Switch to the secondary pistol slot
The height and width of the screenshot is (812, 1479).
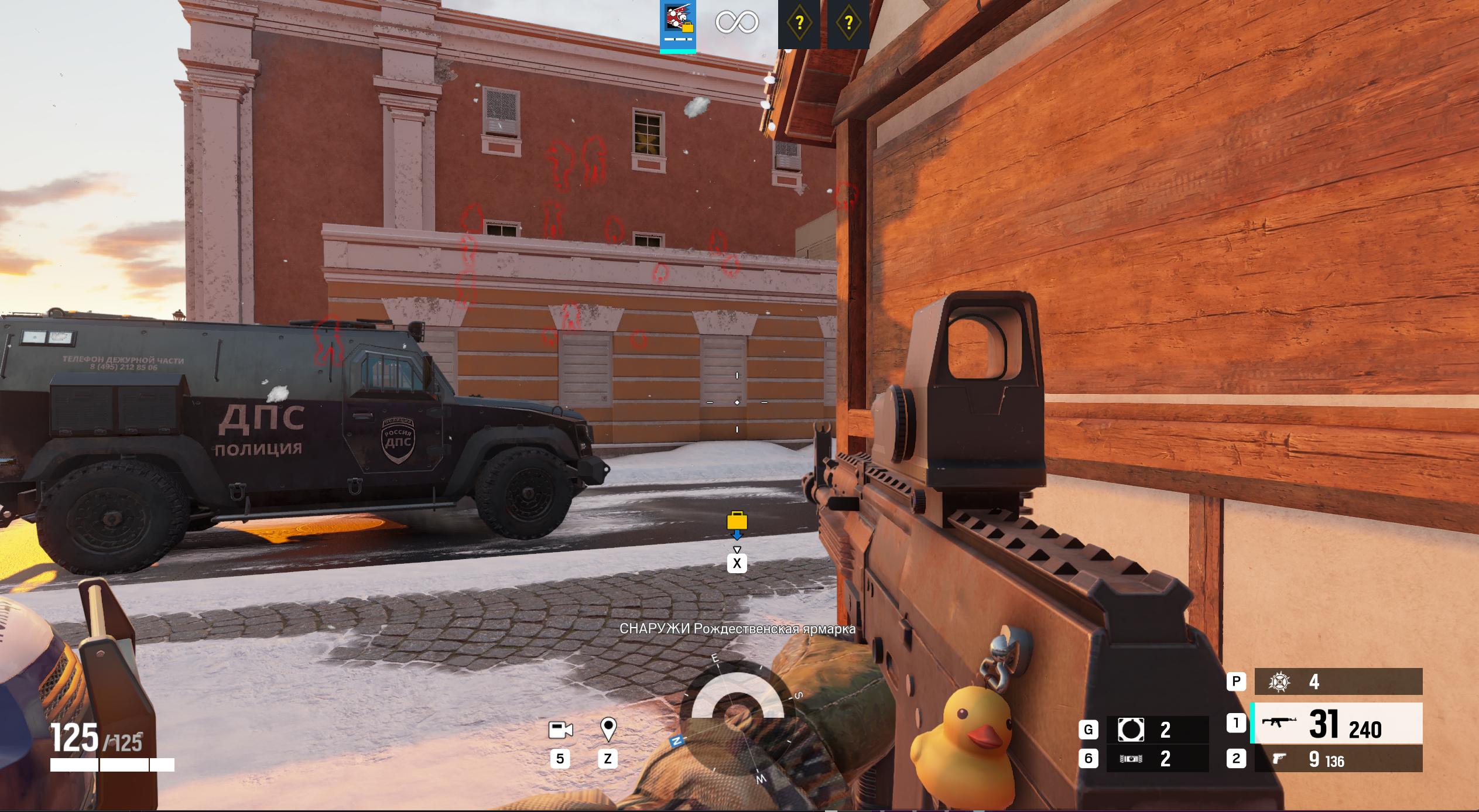click(x=1336, y=759)
